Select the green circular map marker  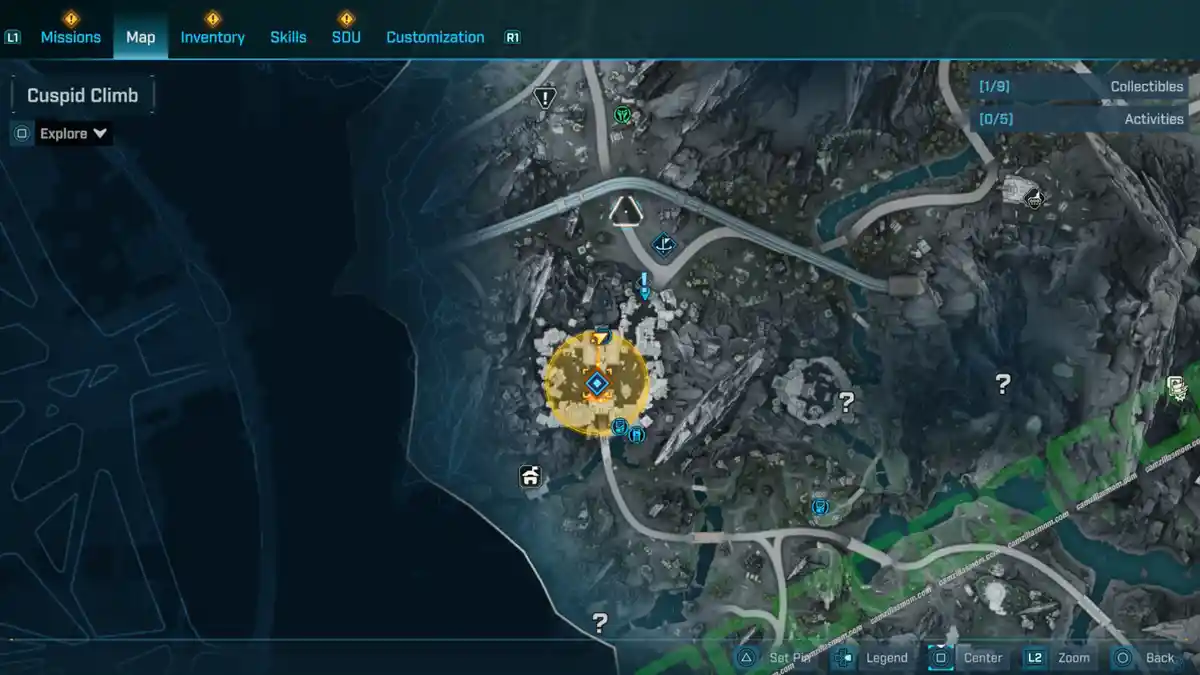pos(623,115)
